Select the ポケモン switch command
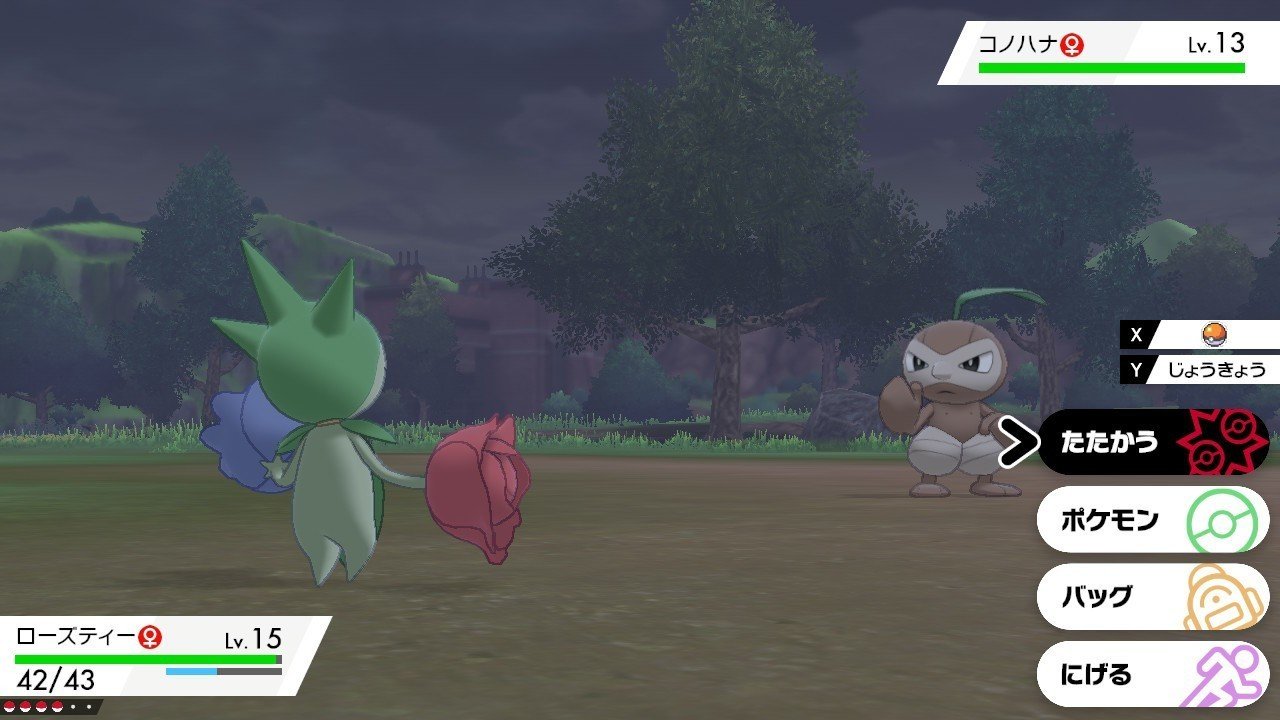This screenshot has width=1280, height=720. pos(1110,519)
